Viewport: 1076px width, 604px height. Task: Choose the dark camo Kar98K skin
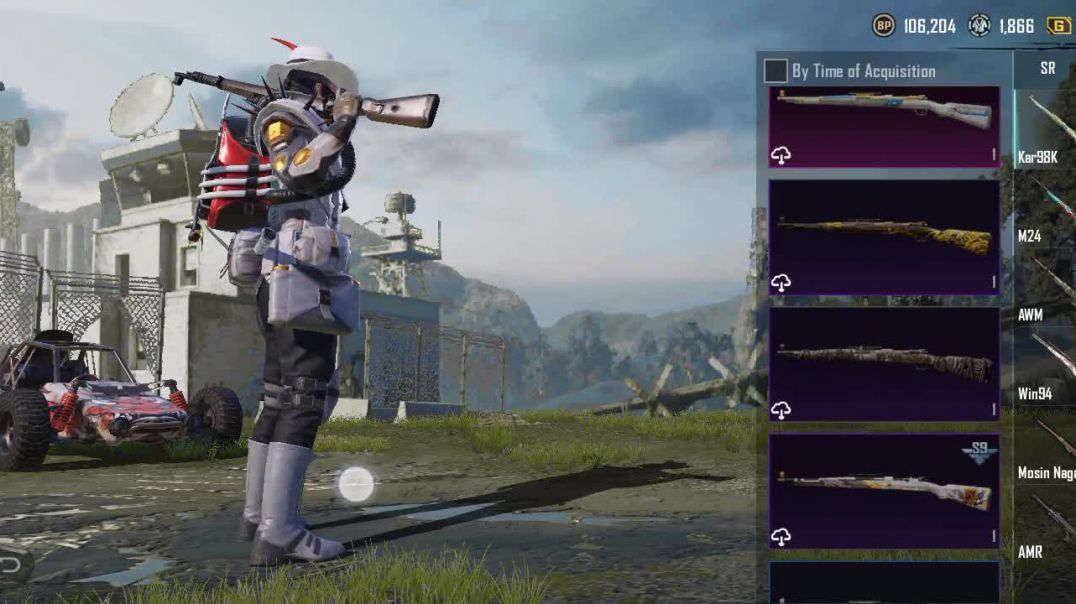click(x=884, y=364)
